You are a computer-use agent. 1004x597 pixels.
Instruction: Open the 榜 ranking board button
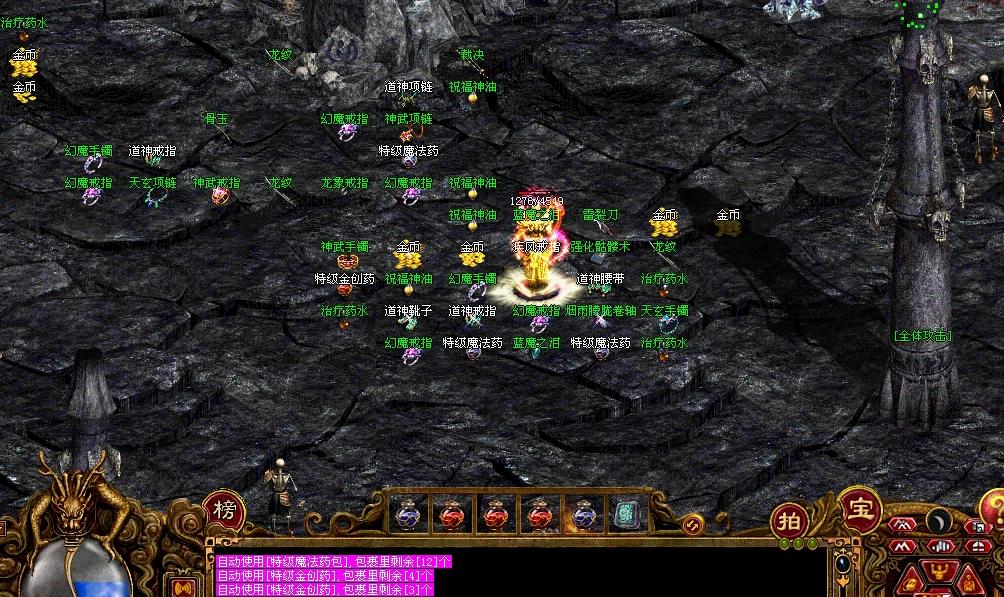click(223, 509)
